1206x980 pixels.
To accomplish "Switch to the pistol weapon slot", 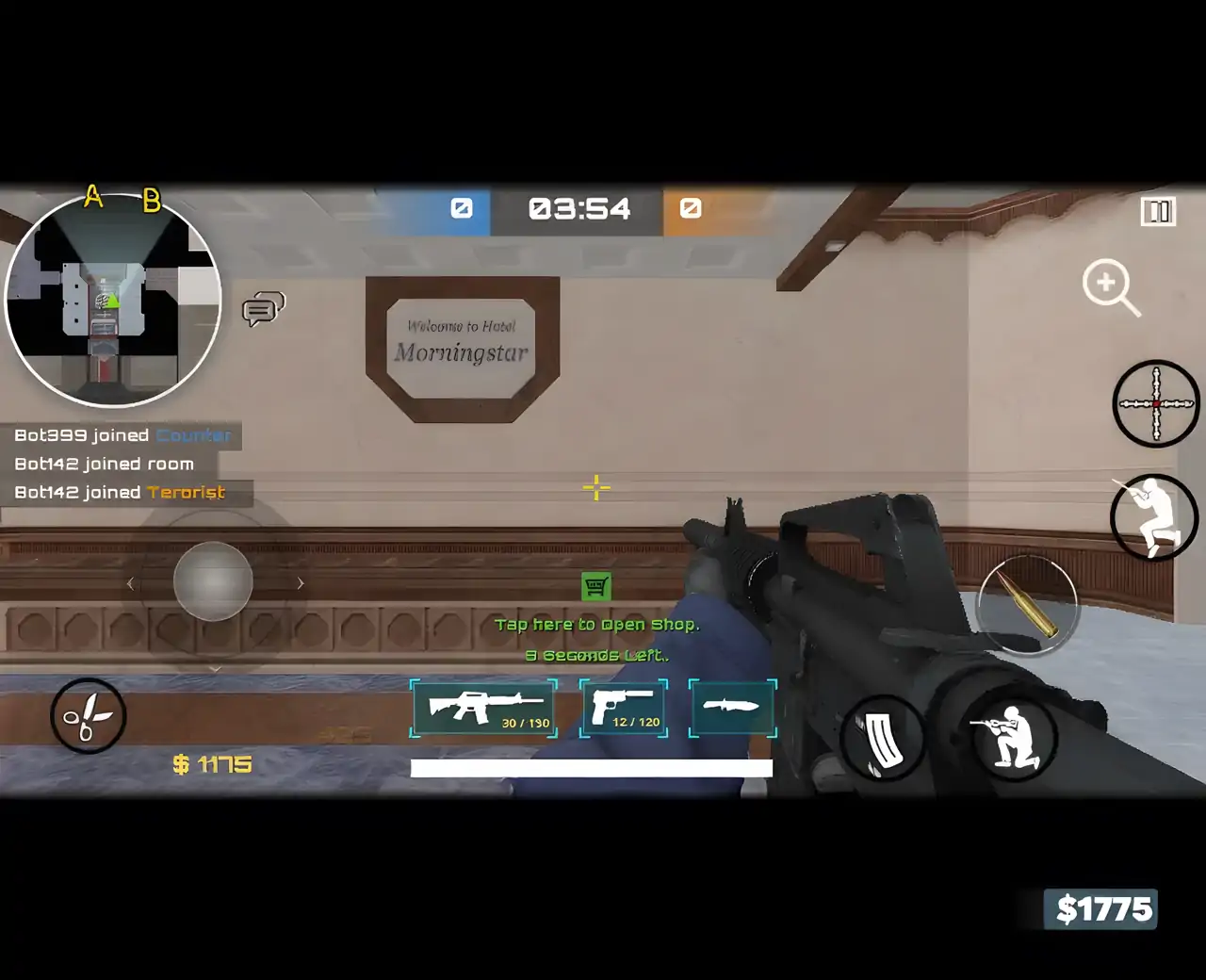I will (x=623, y=707).
